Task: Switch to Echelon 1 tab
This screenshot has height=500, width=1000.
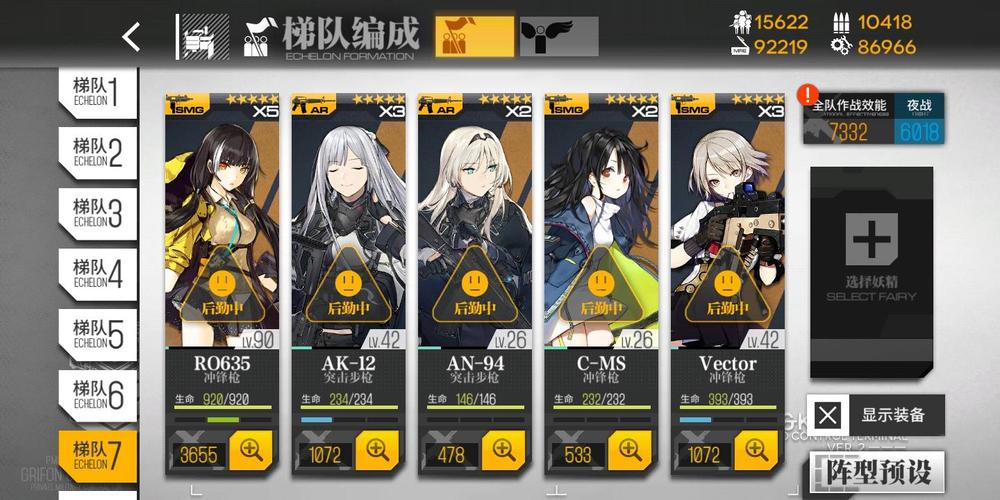Action: pos(97,92)
